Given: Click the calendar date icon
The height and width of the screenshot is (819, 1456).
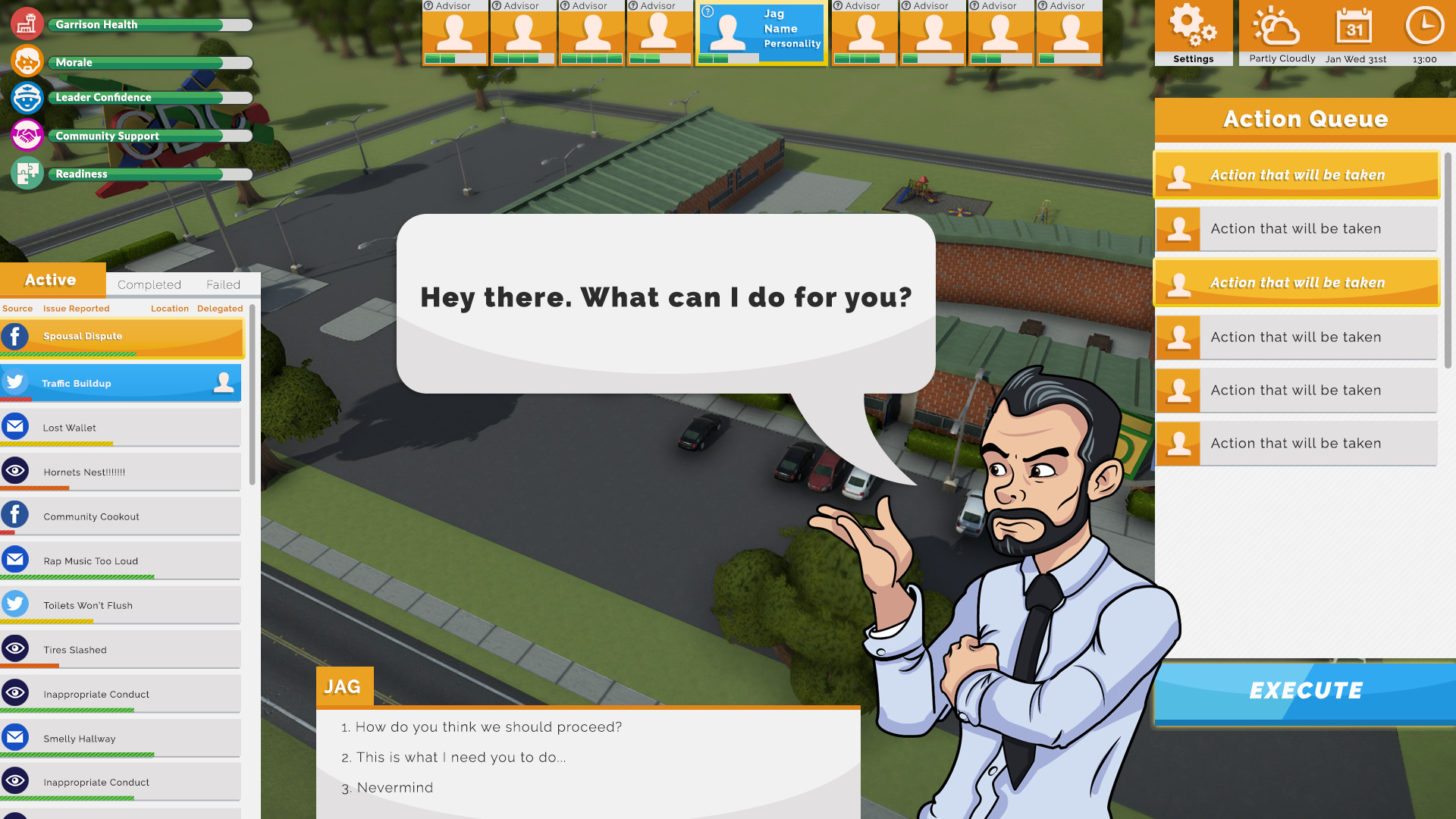Looking at the screenshot, I should [1354, 27].
